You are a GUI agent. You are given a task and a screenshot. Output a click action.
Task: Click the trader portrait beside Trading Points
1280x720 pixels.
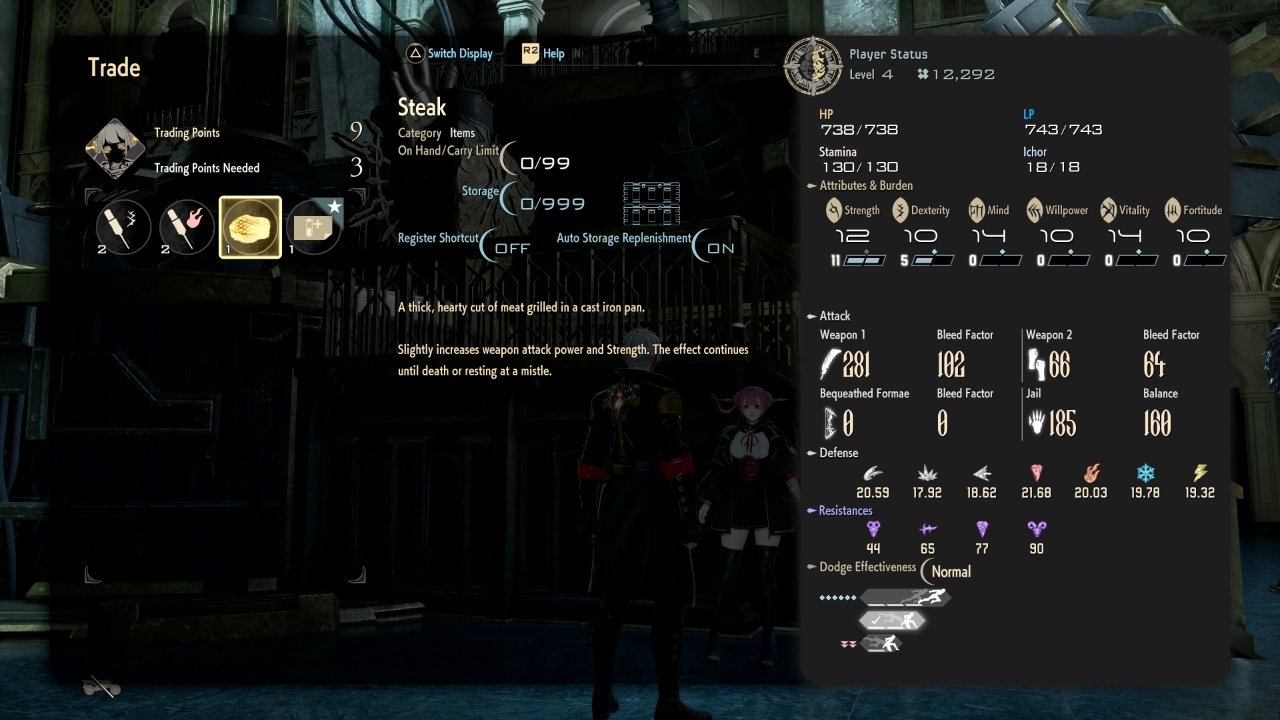pos(116,150)
